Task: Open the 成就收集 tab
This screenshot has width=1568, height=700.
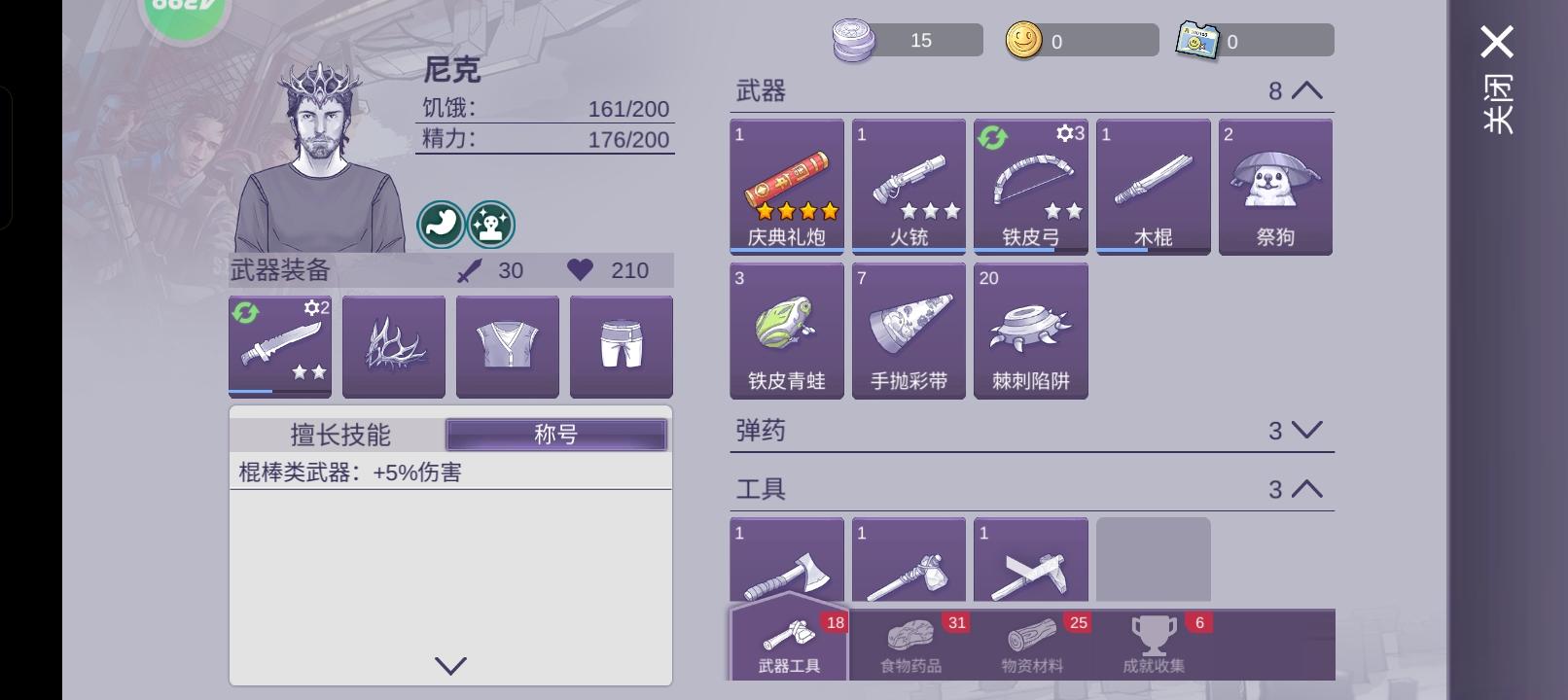Action: [1154, 647]
